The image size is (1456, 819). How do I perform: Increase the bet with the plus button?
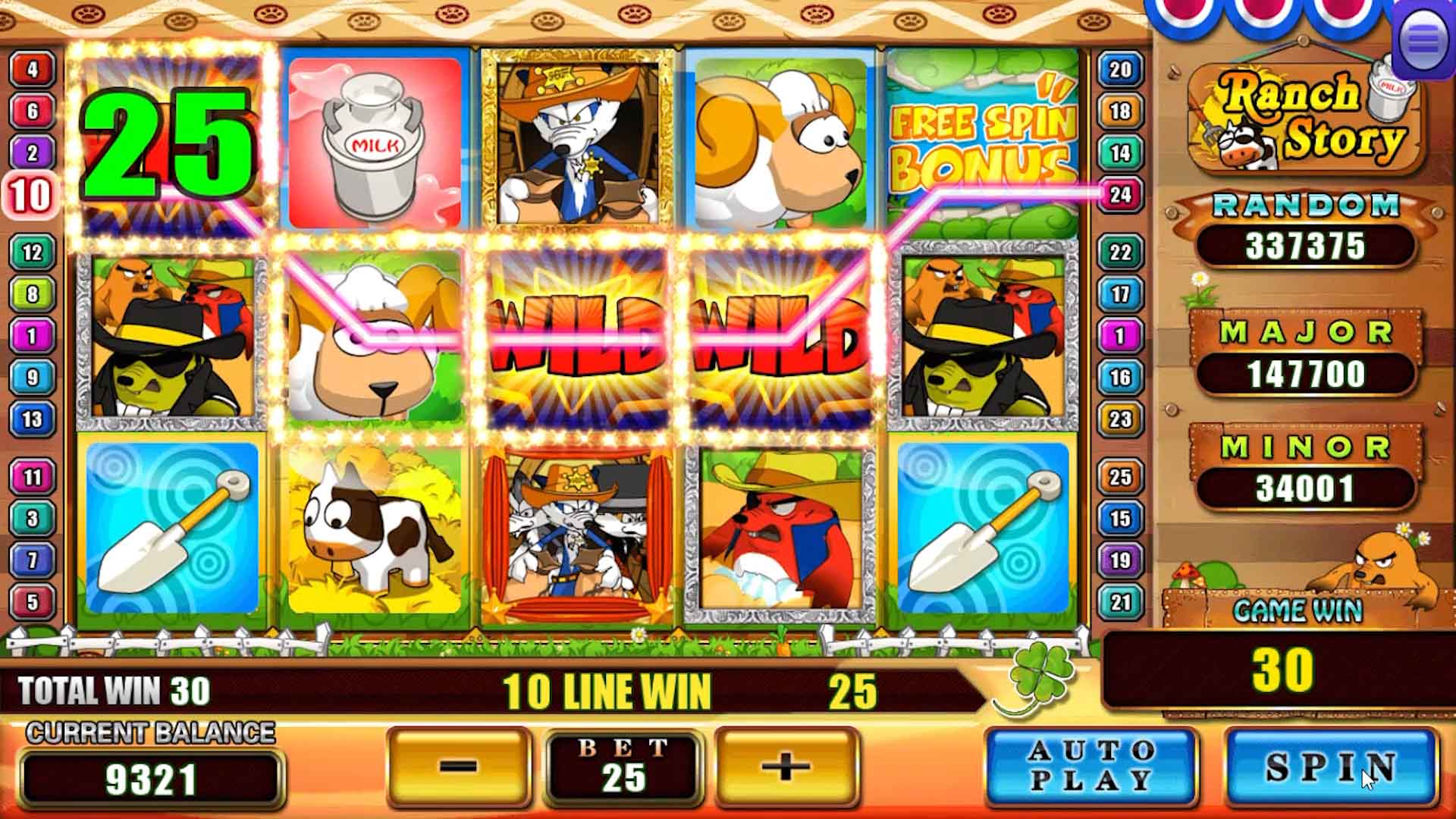786,767
